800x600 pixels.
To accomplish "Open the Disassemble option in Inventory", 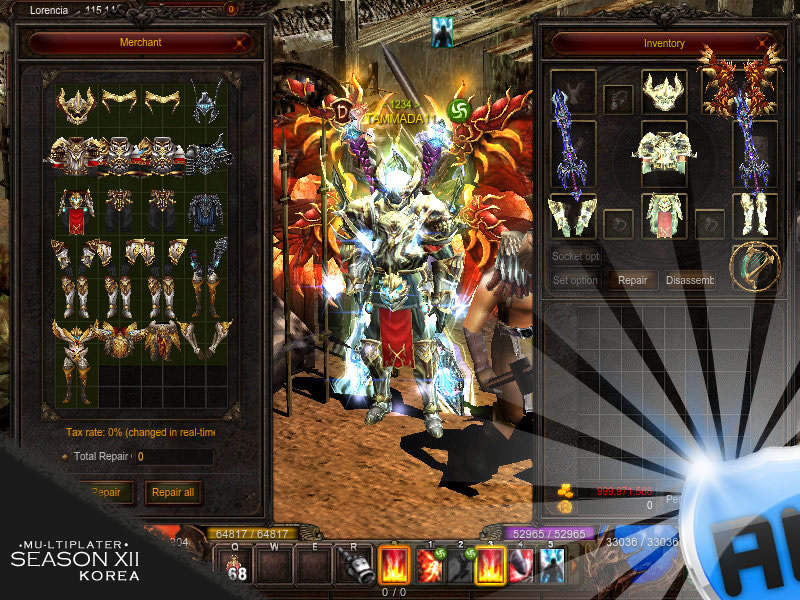I will click(x=690, y=281).
